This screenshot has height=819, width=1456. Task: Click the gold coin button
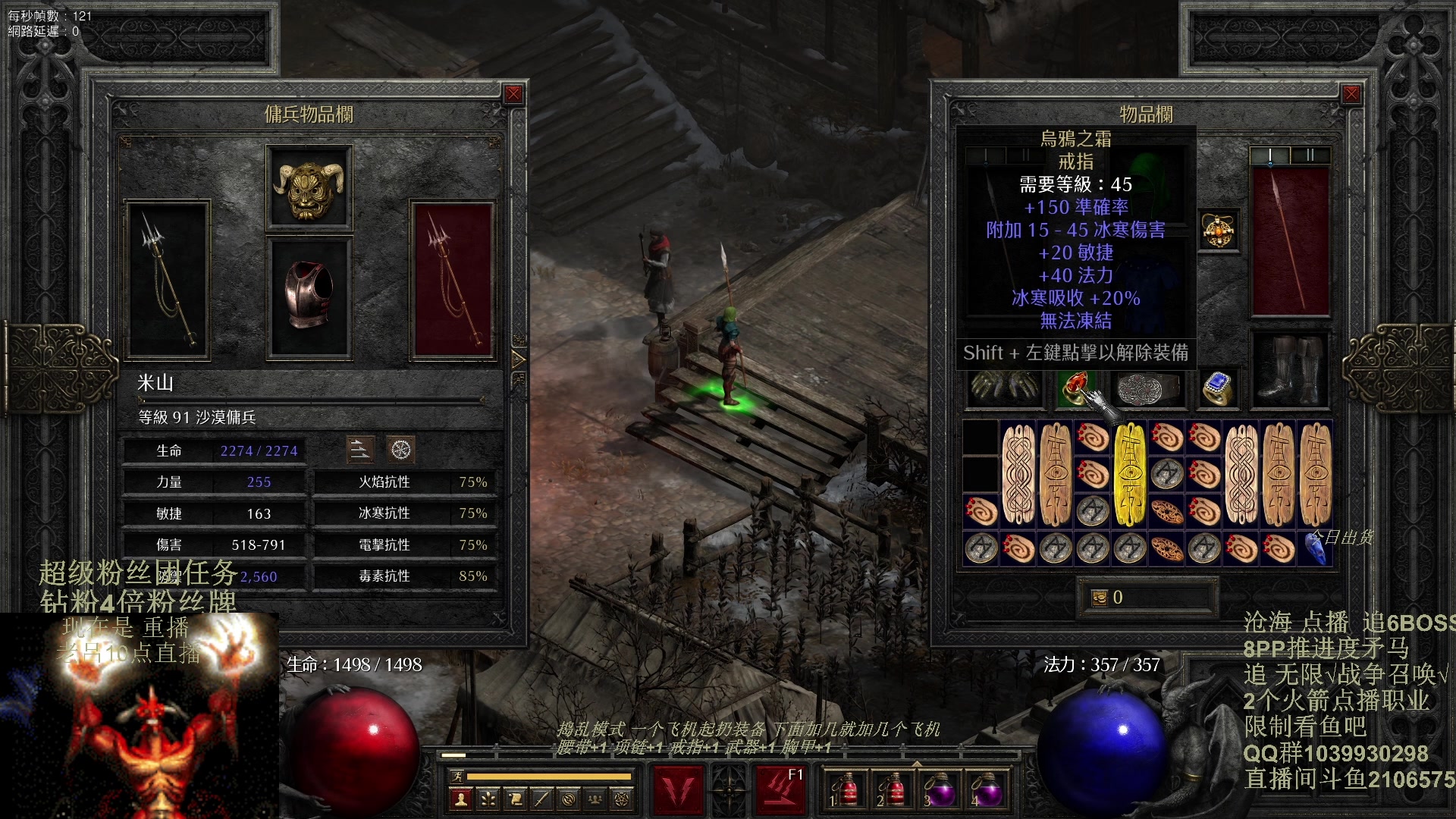click(1099, 598)
